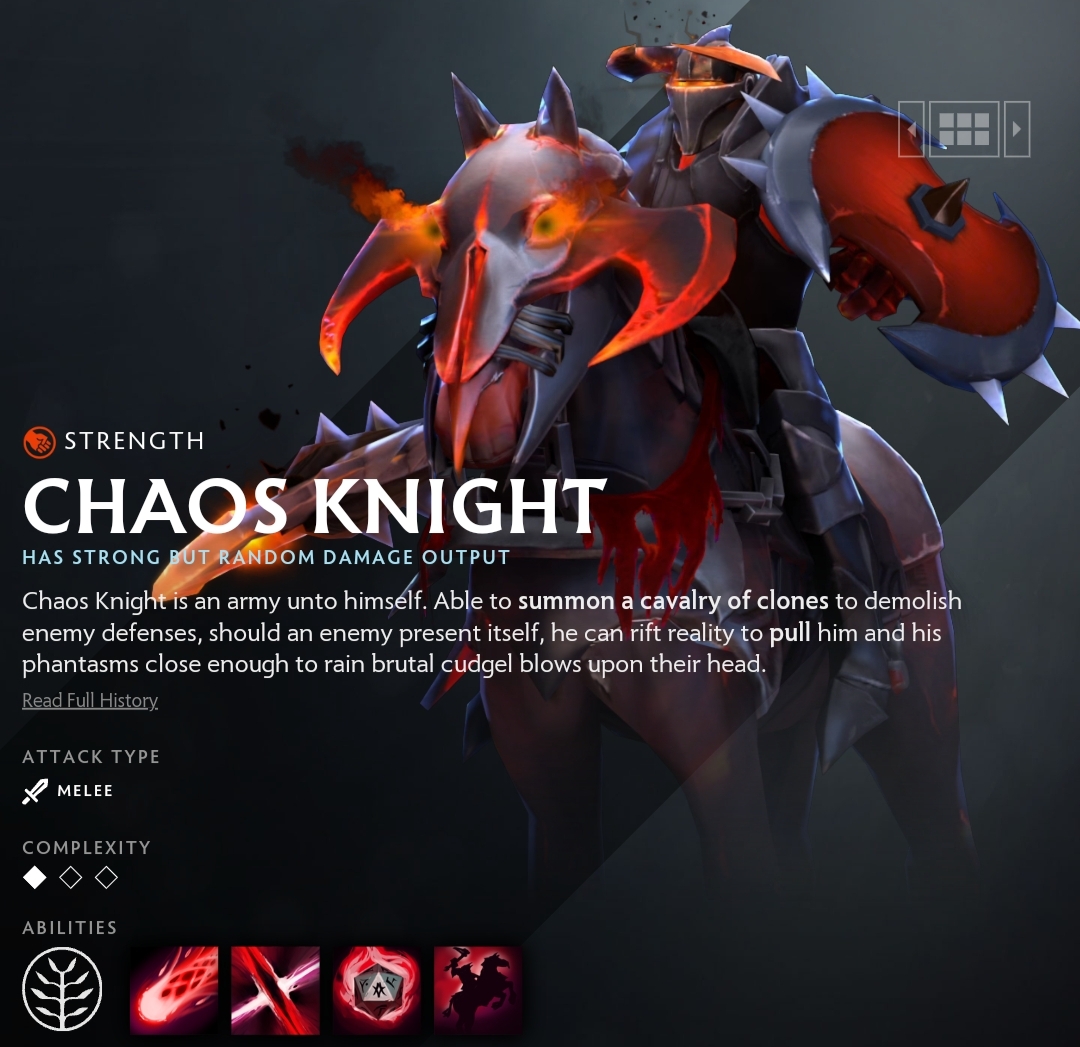The image size is (1080, 1047).
Task: Select the Reality Rift ability icon
Action: [x=275, y=989]
